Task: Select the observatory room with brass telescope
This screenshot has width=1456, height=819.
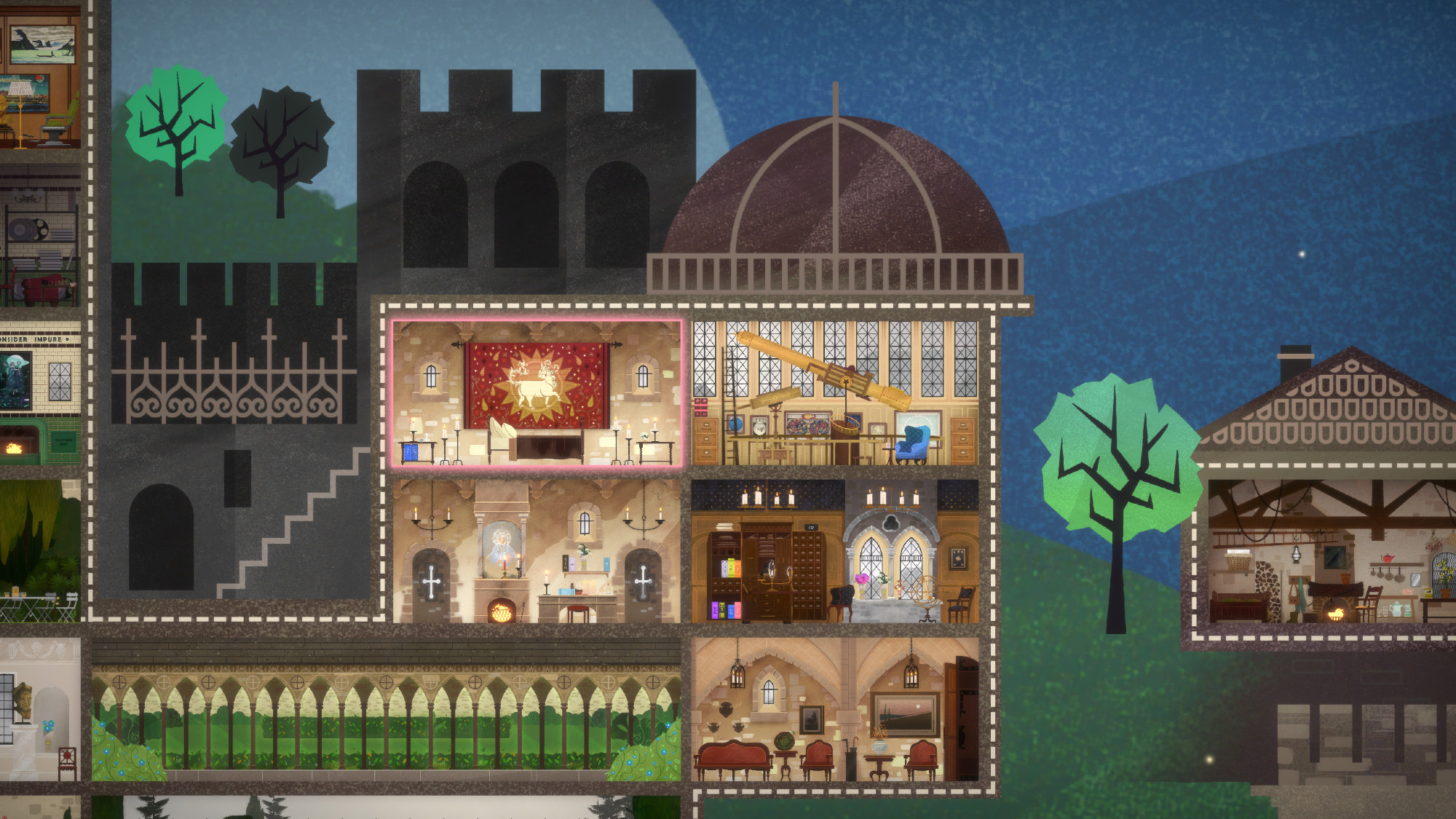Action: click(835, 393)
